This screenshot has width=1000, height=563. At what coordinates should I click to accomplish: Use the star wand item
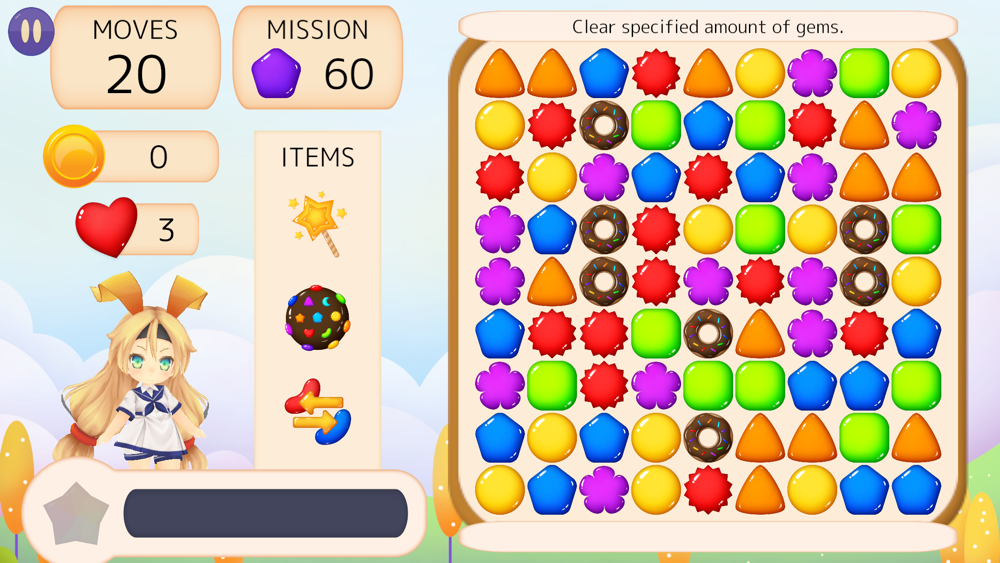(x=318, y=222)
